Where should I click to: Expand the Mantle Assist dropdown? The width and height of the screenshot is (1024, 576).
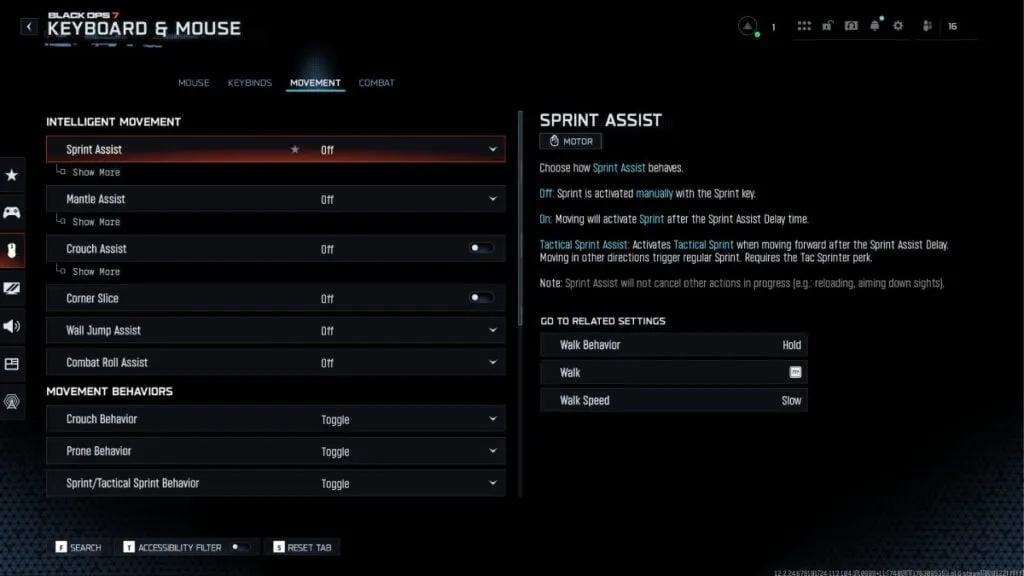[x=493, y=199]
